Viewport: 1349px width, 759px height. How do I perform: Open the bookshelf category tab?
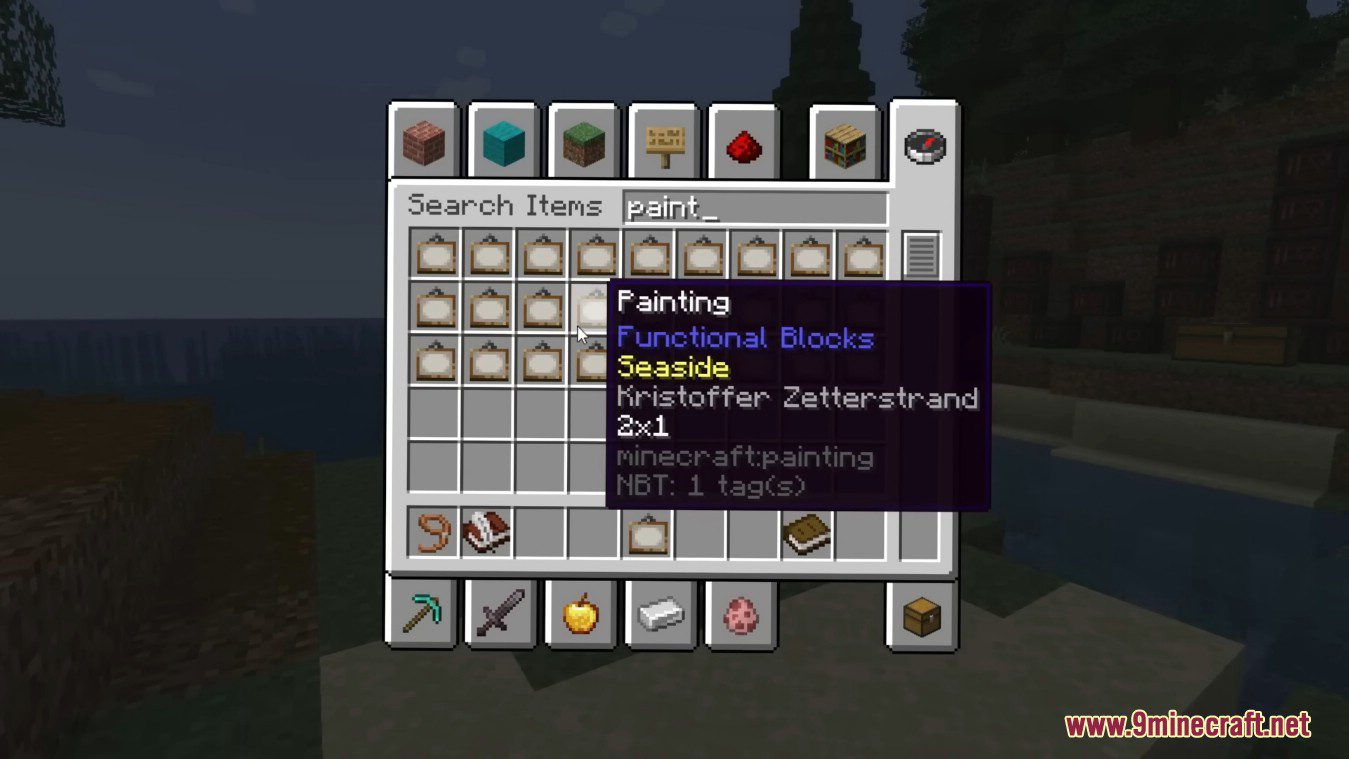pyautogui.click(x=844, y=142)
